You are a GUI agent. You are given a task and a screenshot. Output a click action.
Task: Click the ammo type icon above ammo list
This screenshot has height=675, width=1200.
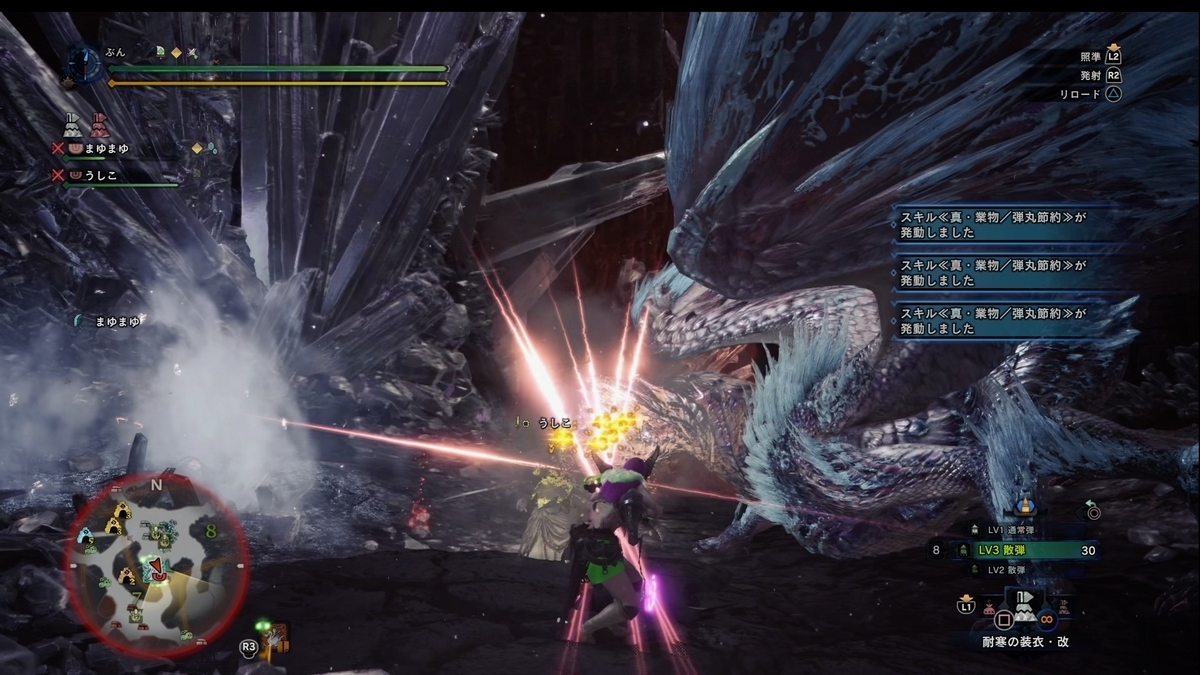(1024, 507)
